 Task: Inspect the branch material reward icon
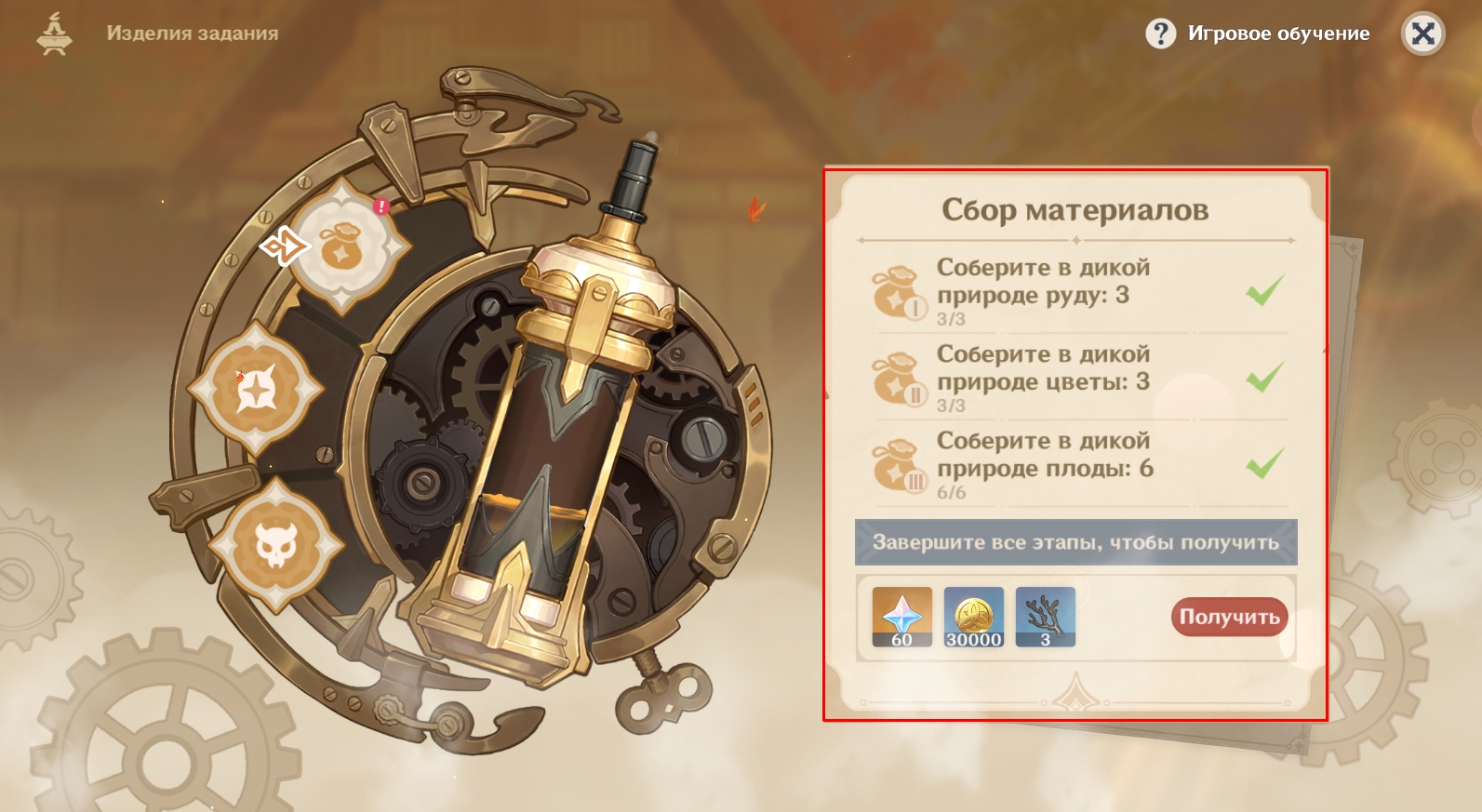point(1045,617)
